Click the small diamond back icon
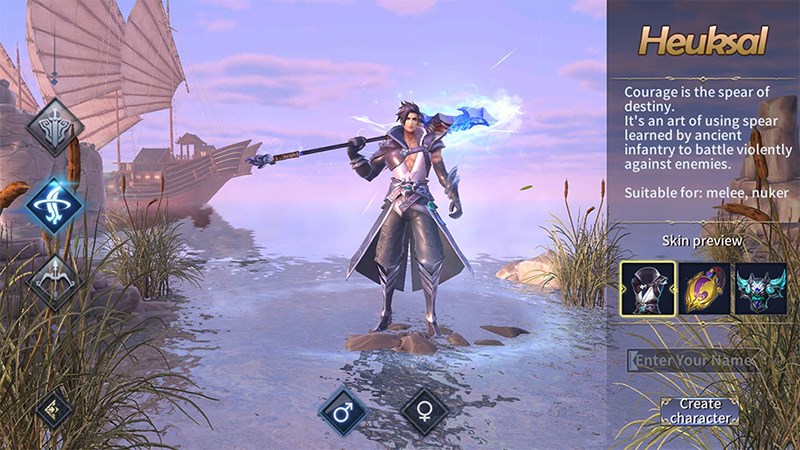 coord(53,408)
